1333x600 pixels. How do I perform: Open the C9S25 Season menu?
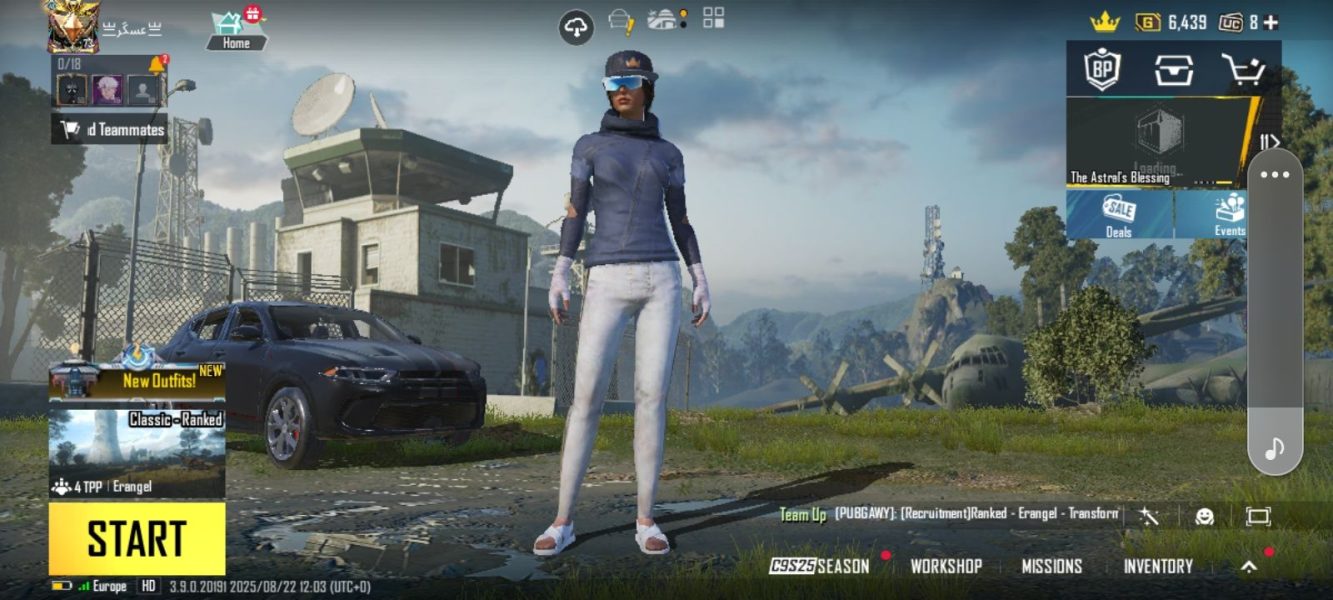coord(820,566)
